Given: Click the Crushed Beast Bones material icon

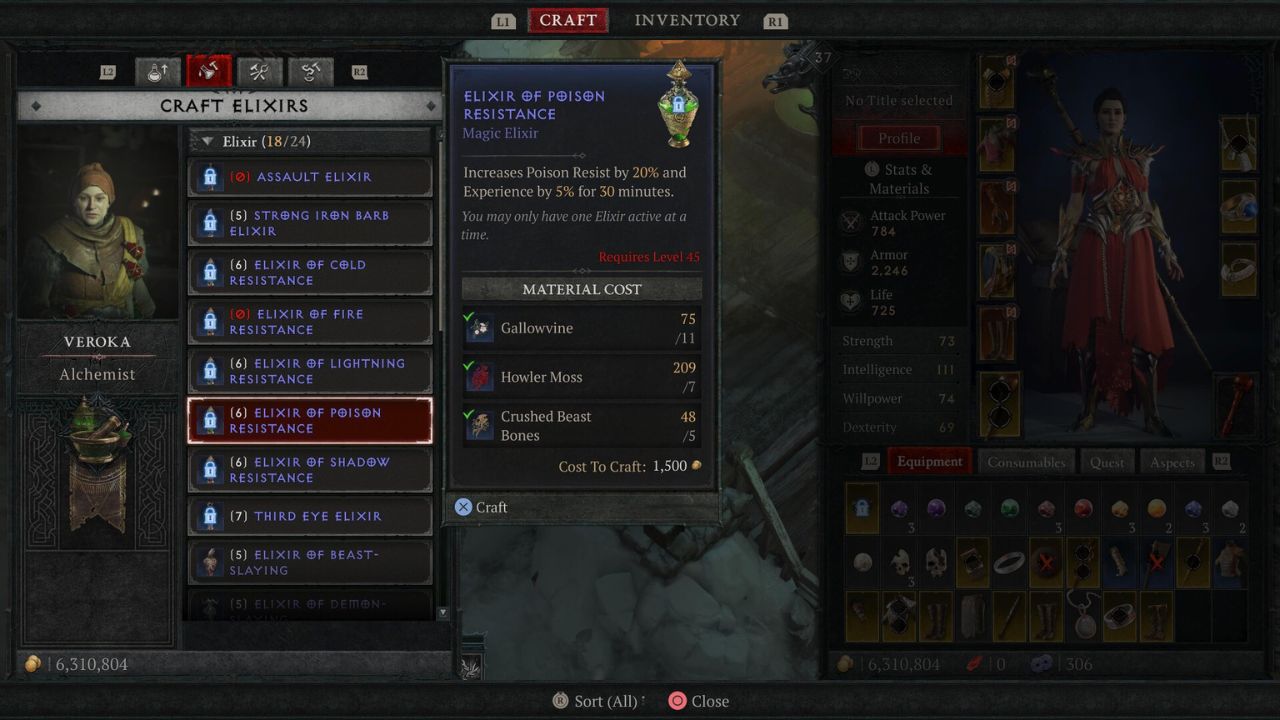Looking at the screenshot, I should tap(480, 425).
